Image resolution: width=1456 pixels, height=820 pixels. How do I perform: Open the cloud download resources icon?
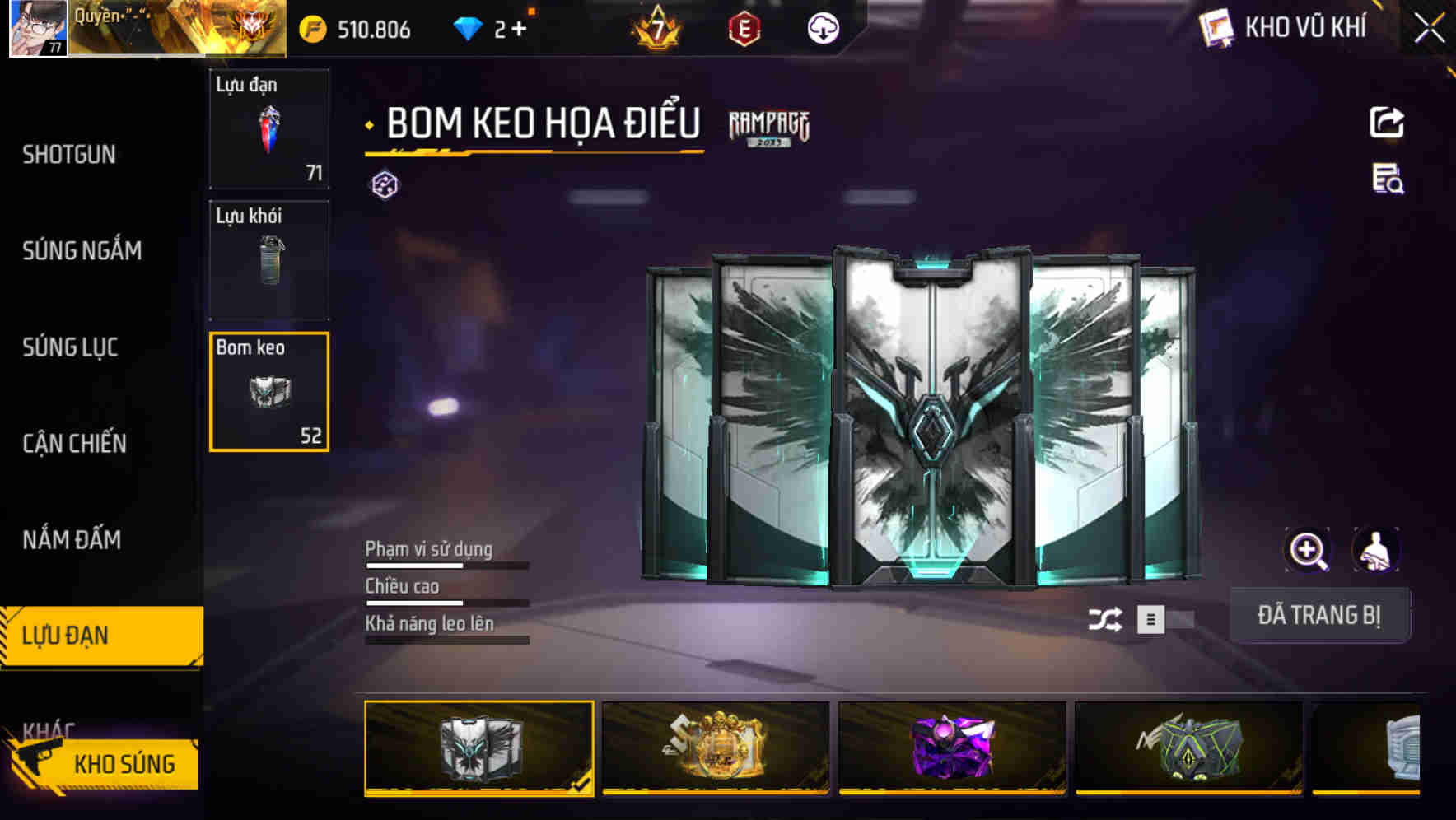(x=823, y=30)
